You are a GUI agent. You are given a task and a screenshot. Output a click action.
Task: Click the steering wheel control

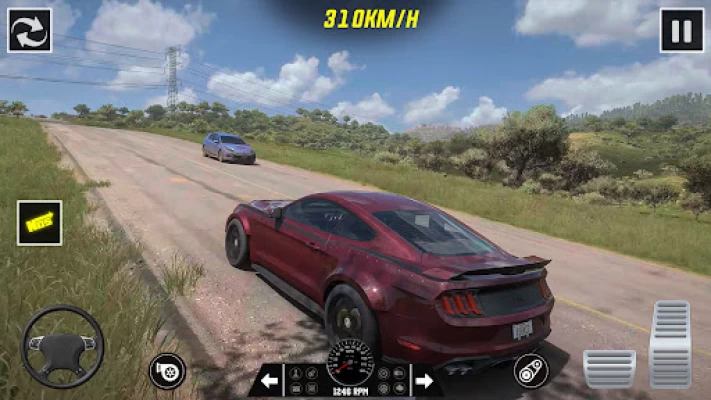62,346
